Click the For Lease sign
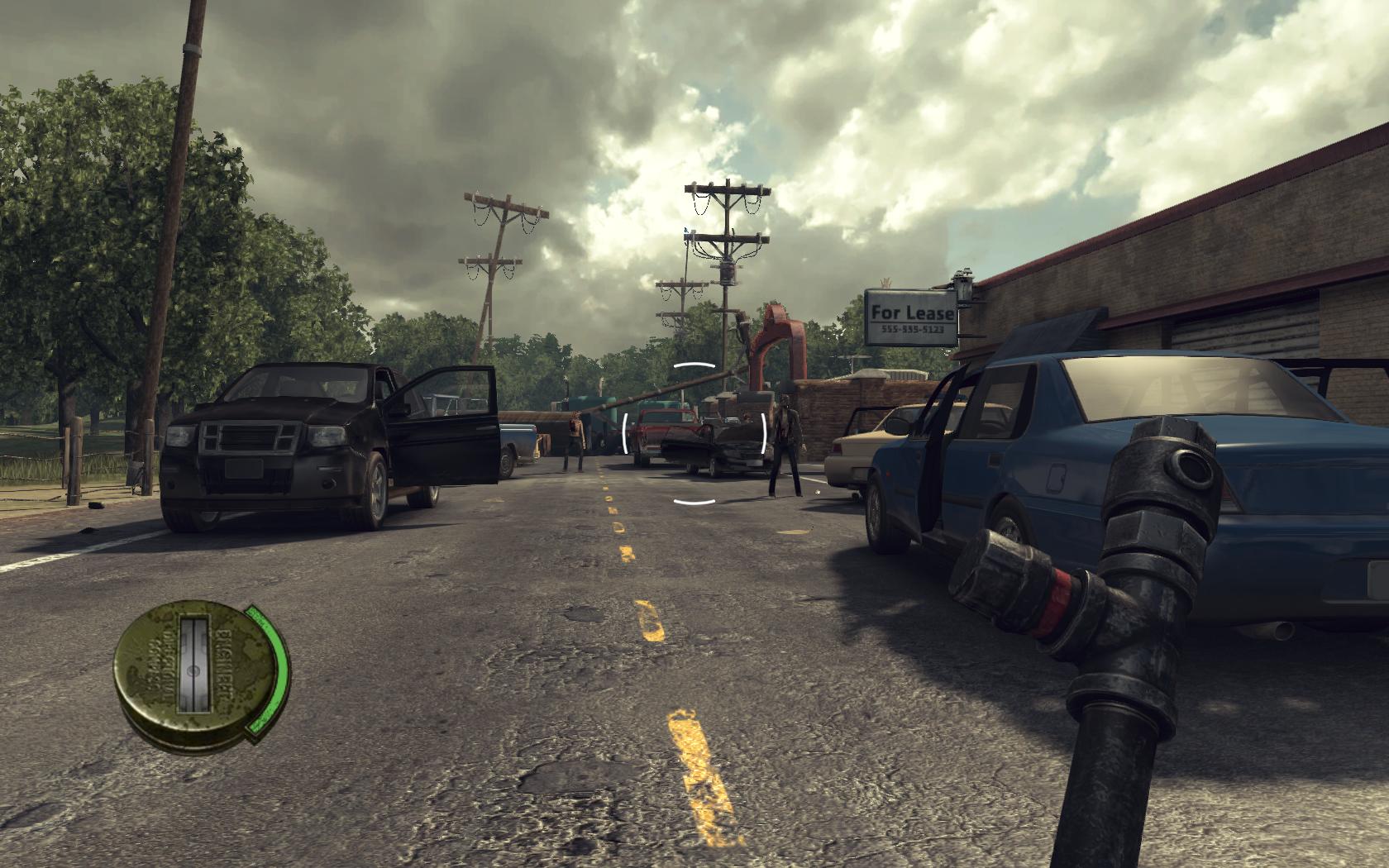 pos(912,312)
